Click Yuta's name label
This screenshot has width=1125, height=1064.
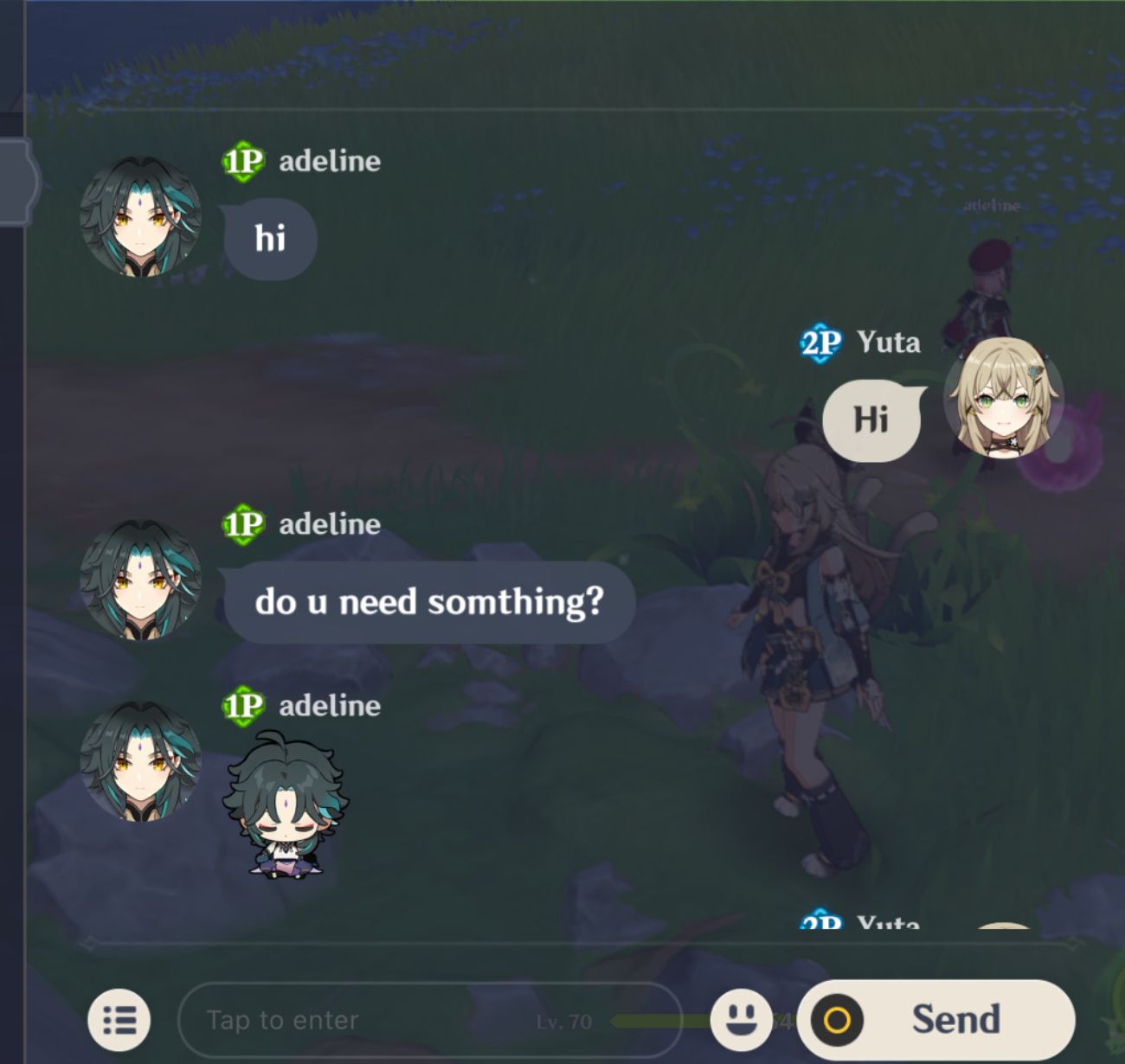coord(886,341)
